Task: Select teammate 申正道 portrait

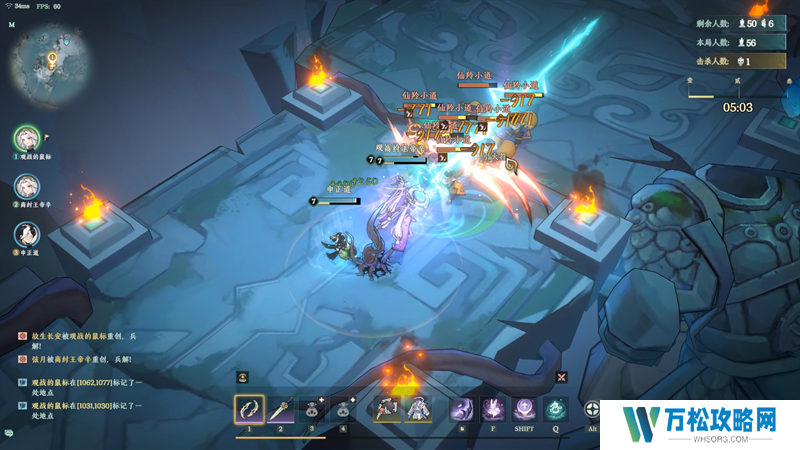Action: point(27,235)
